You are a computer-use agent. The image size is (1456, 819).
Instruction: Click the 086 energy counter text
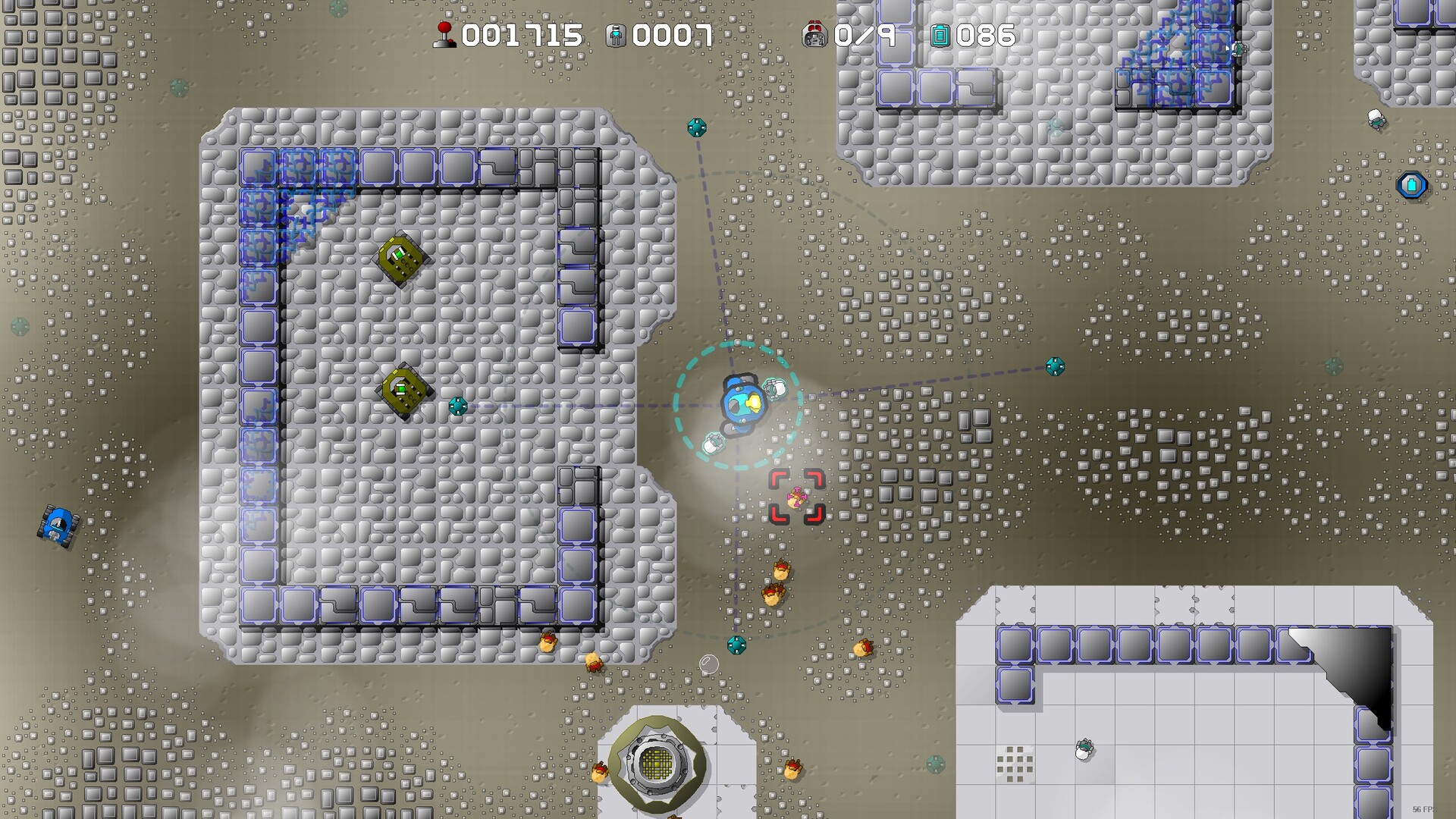point(986,34)
